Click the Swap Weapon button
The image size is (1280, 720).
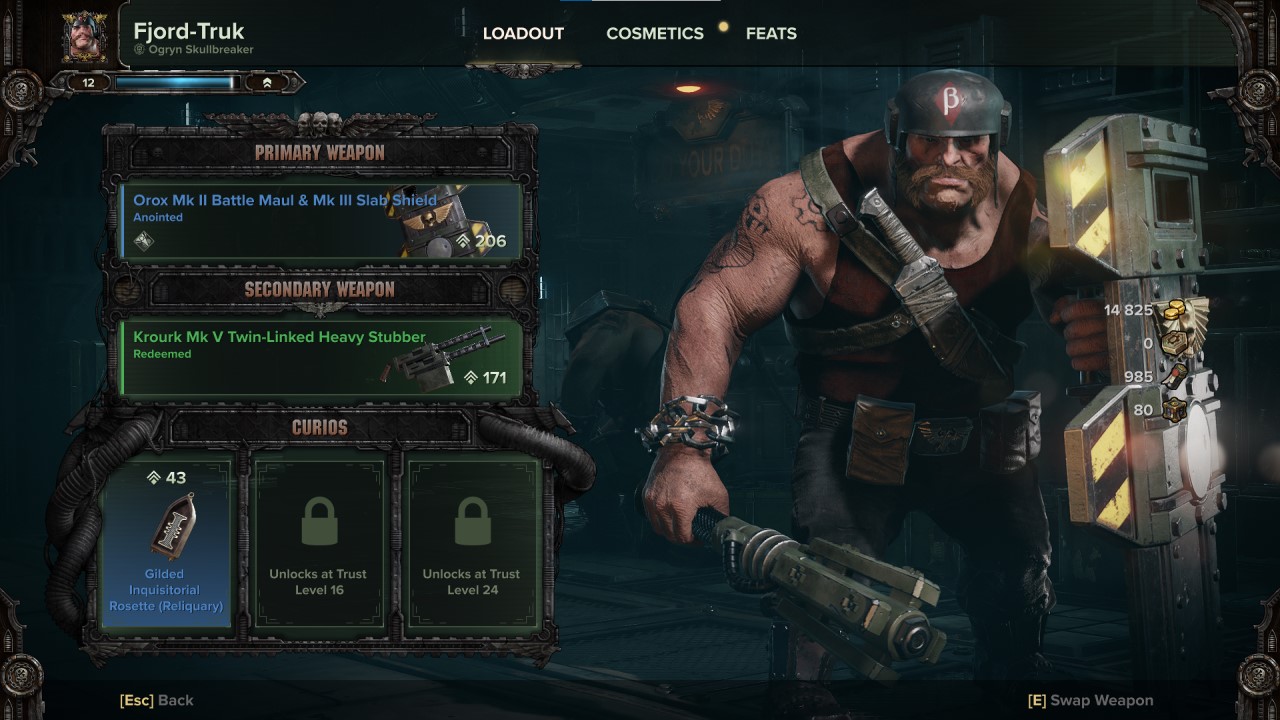tap(1090, 700)
